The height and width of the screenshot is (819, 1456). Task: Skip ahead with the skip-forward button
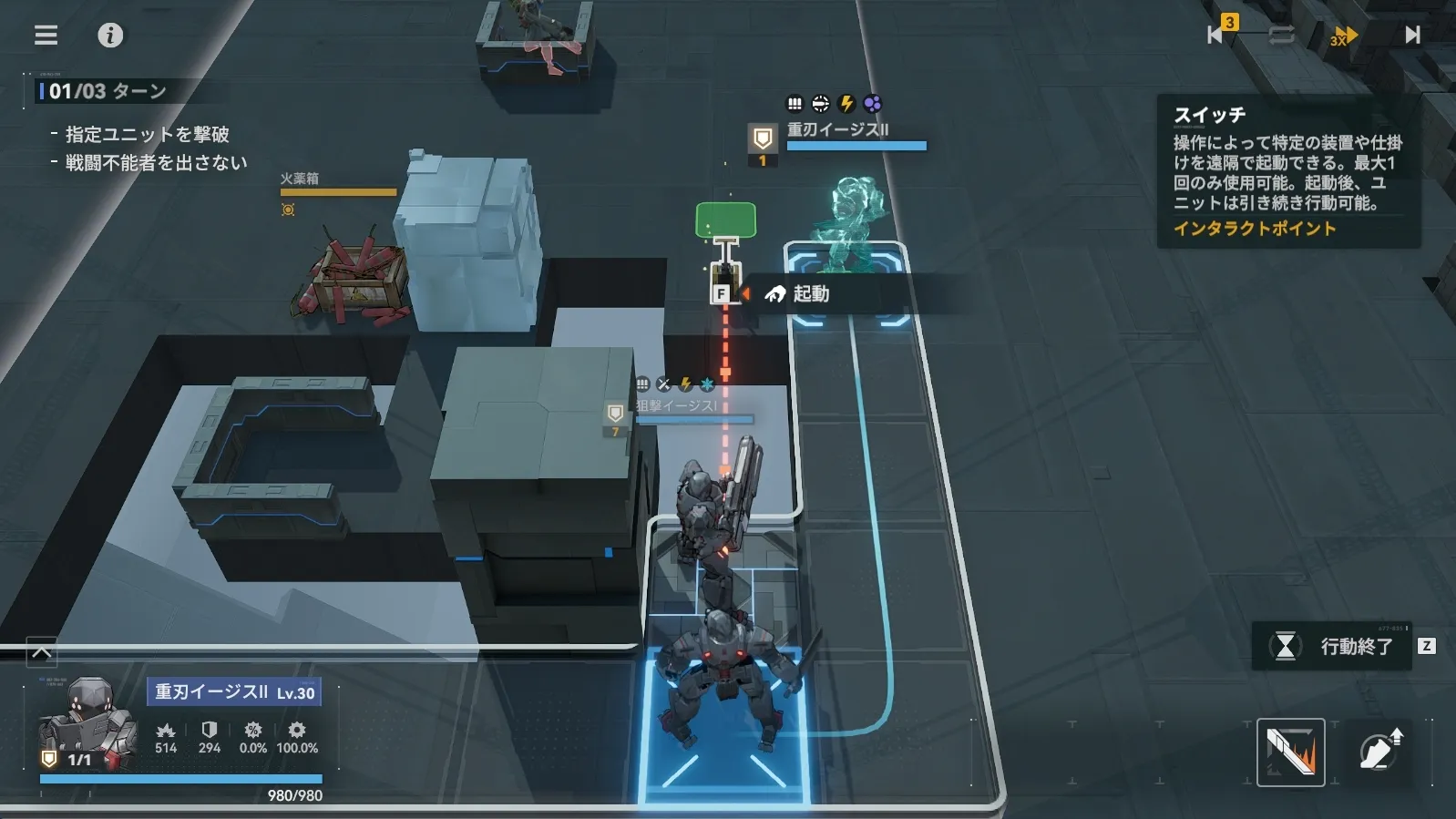click(x=1411, y=35)
